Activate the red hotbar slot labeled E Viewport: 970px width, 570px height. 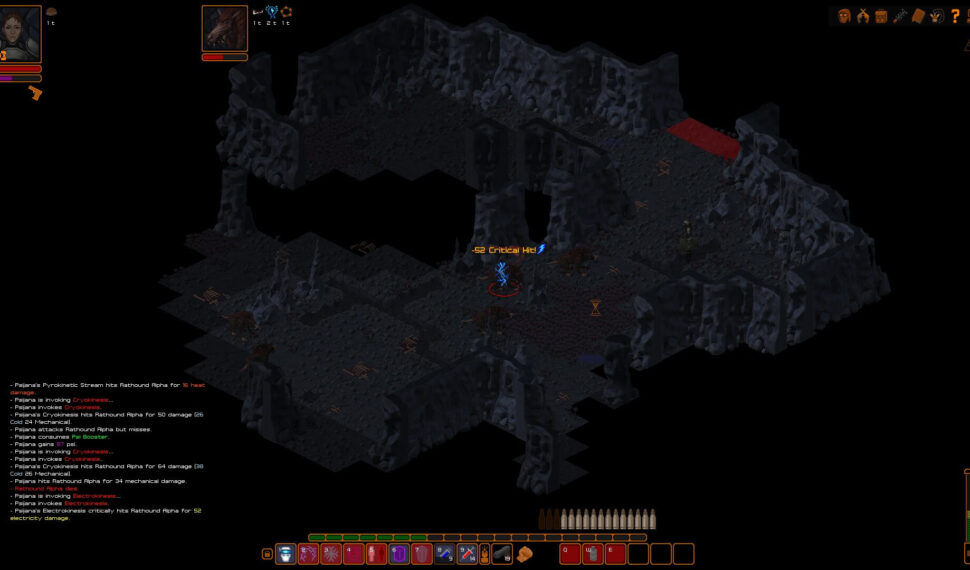click(615, 554)
